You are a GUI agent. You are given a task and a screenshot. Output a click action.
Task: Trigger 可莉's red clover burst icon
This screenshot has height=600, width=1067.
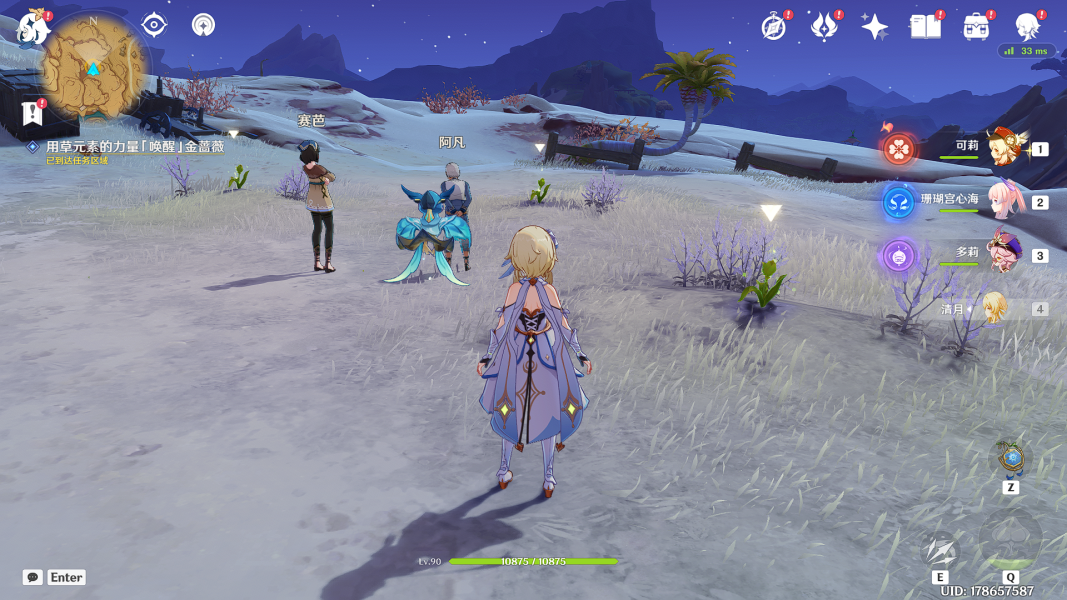(x=899, y=149)
